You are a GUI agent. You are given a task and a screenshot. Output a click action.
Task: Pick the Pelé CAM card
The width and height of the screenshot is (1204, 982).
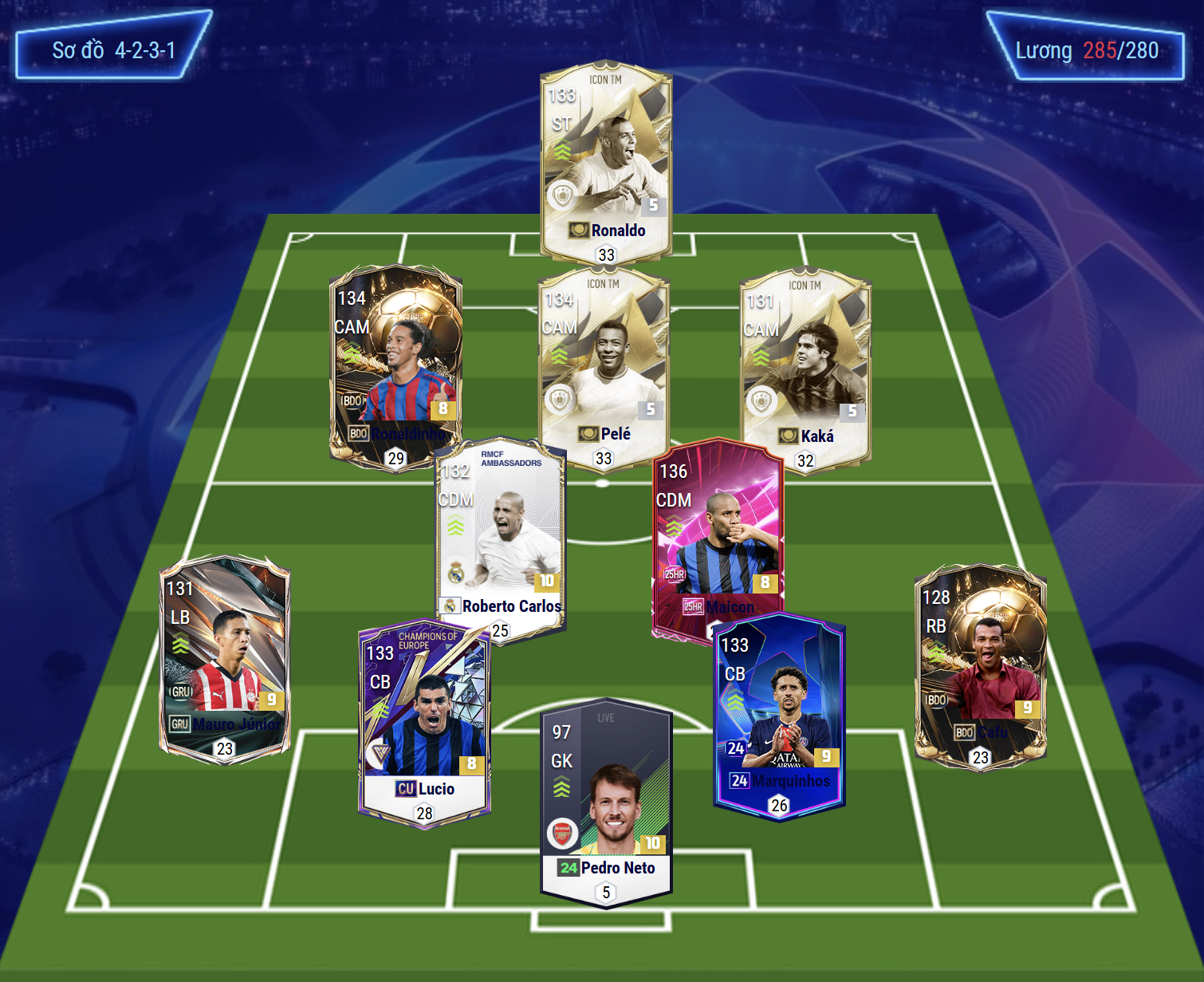[x=604, y=367]
